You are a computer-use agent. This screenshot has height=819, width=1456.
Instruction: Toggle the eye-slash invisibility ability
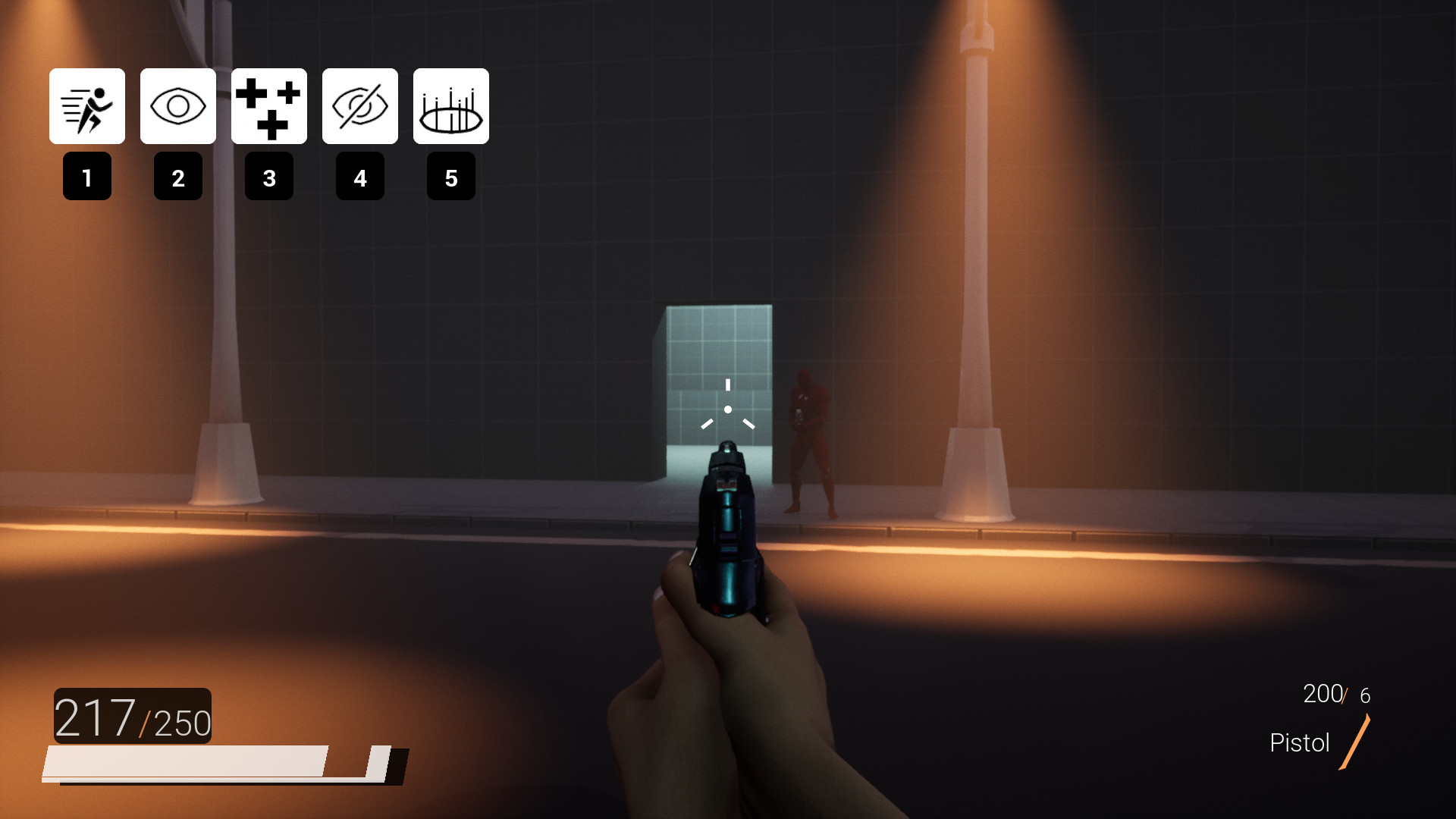click(359, 106)
